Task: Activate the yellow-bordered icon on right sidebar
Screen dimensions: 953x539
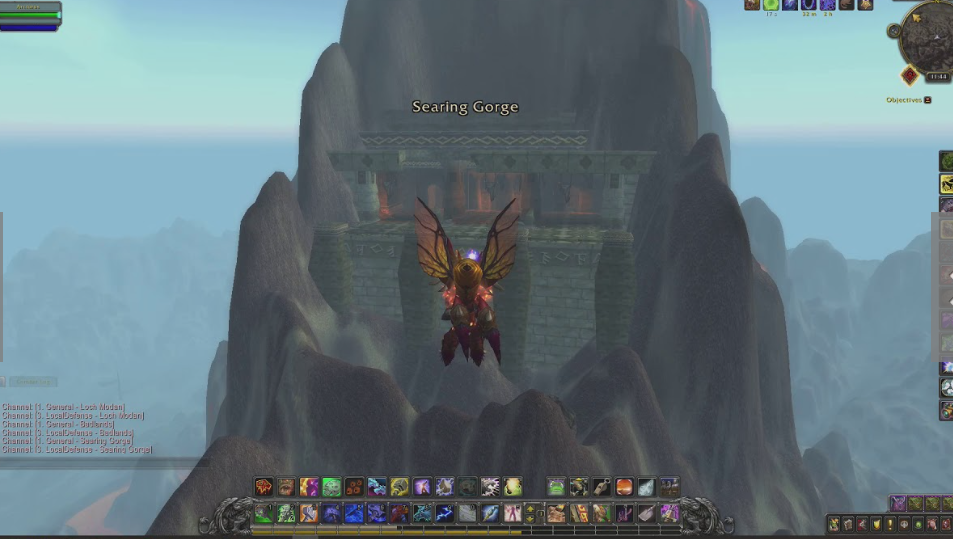Action: coord(946,184)
